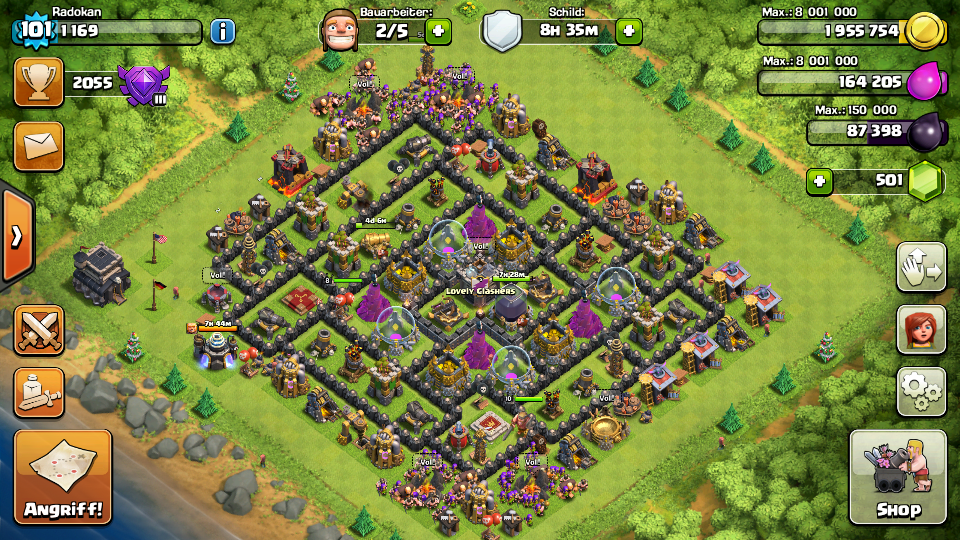Open the mail envelope inbox
The width and height of the screenshot is (960, 540).
39,147
